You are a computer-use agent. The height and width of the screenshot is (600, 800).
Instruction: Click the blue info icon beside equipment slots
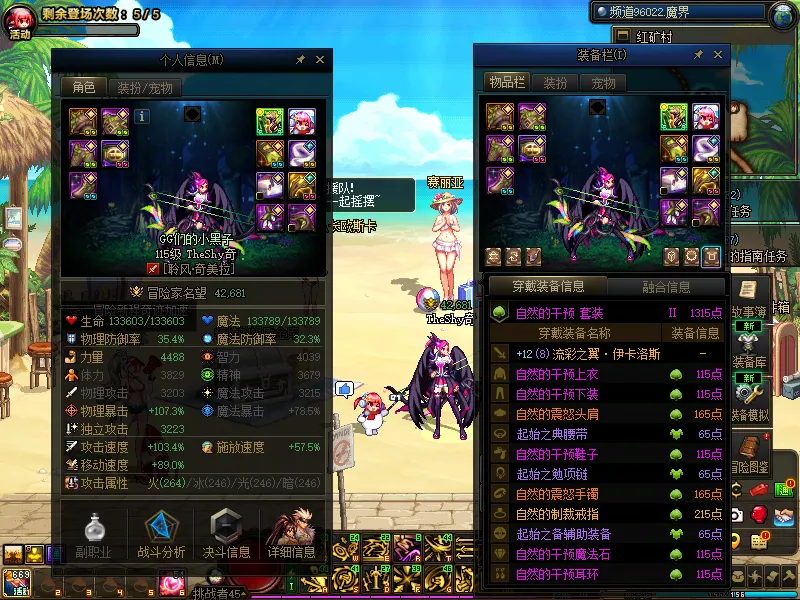point(142,116)
